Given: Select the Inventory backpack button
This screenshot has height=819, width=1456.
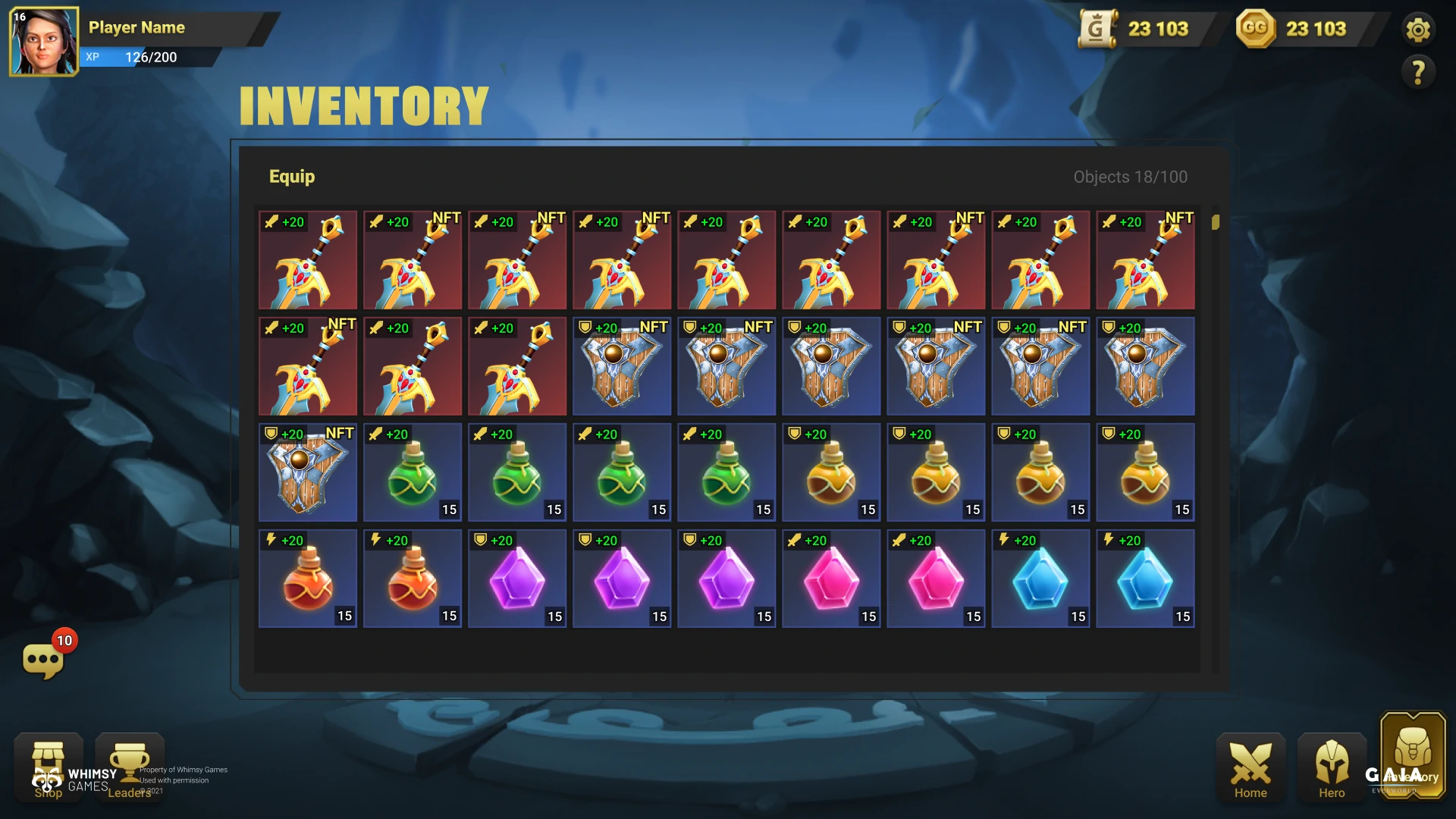Looking at the screenshot, I should coord(1413,755).
